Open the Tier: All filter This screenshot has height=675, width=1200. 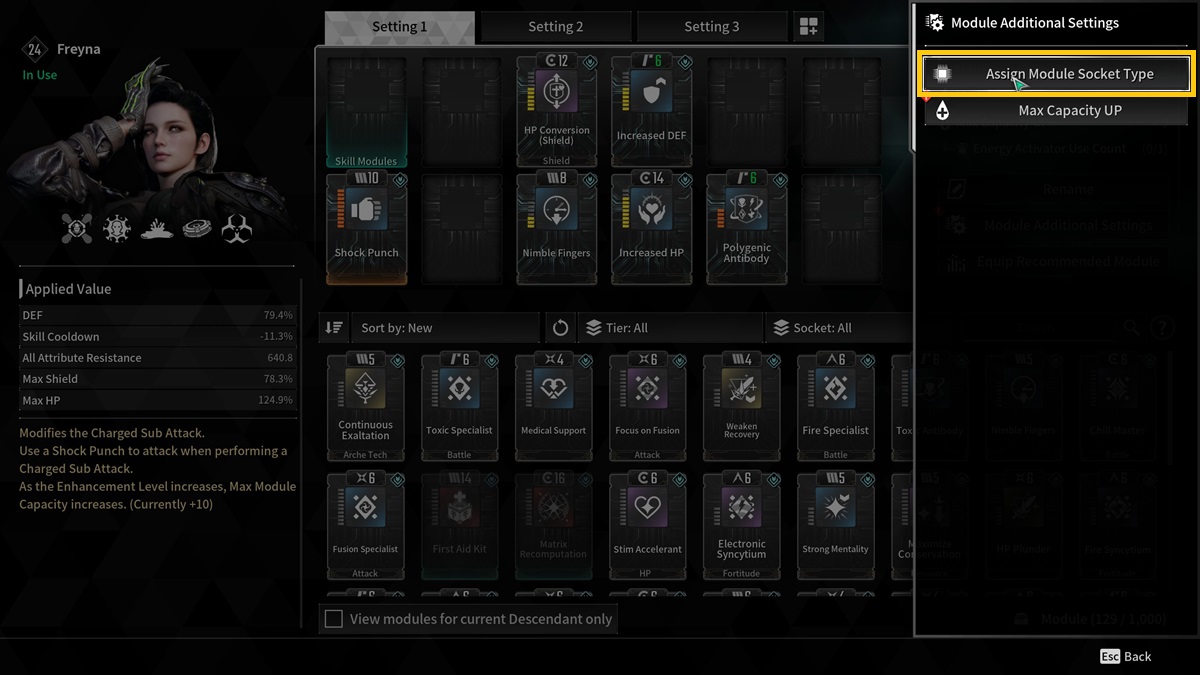tap(670, 328)
